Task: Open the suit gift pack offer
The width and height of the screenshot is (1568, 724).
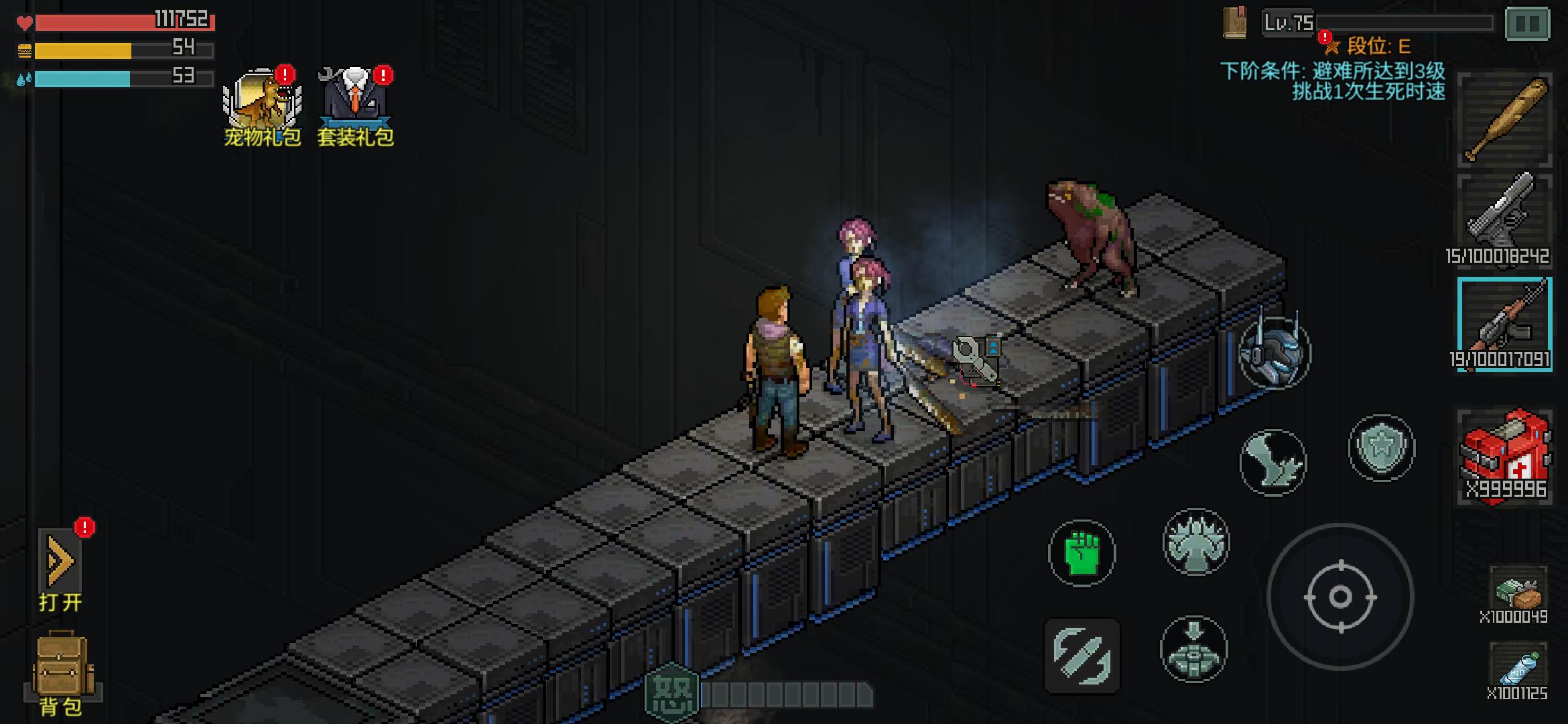Action: tap(355, 106)
